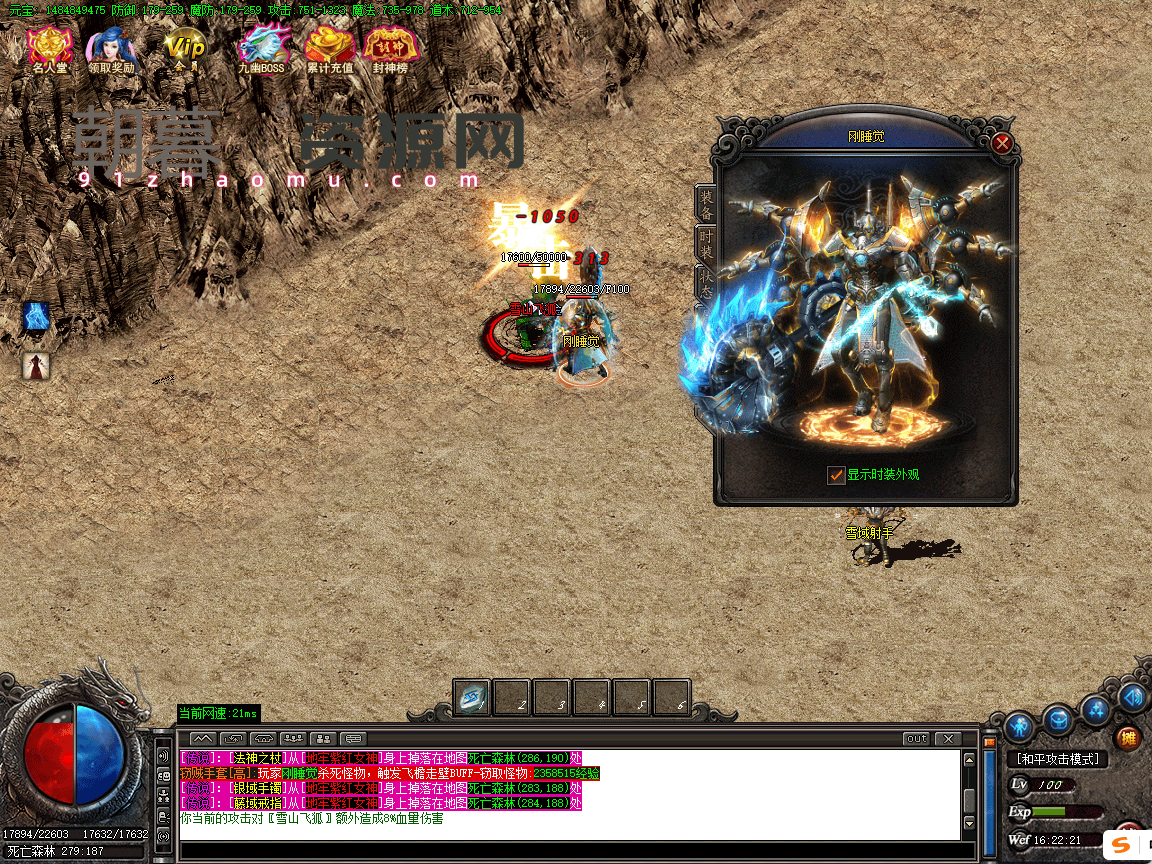Open the 摊 stall button
Screen dimensions: 1152x864
(x=1127, y=739)
